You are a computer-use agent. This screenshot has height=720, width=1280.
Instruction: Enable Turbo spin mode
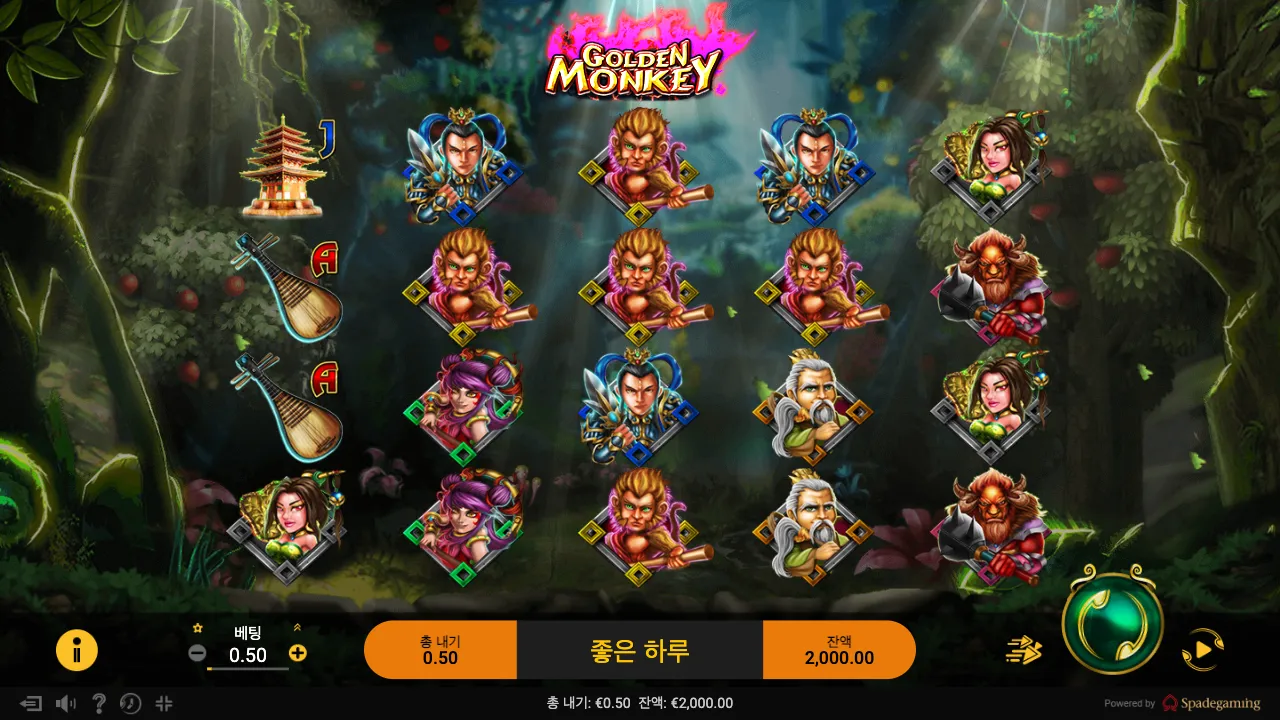(1025, 650)
